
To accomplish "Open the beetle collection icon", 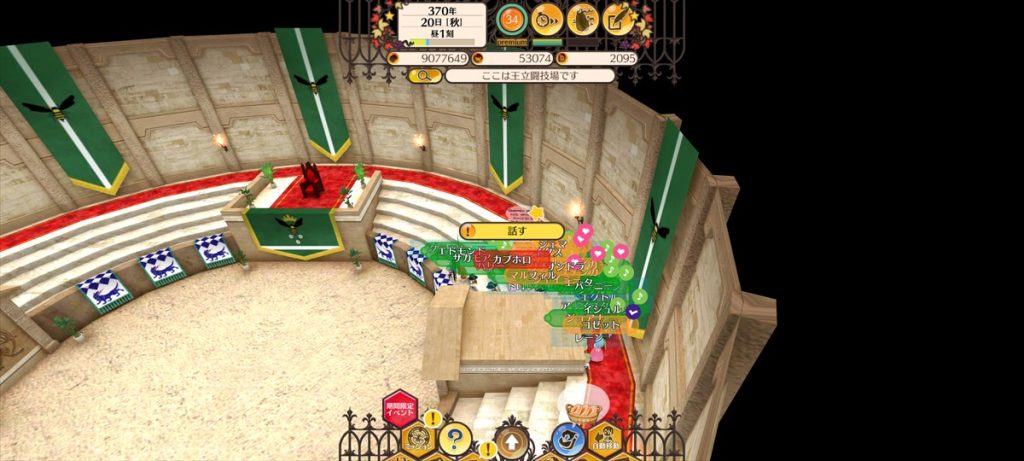I will click(x=583, y=18).
